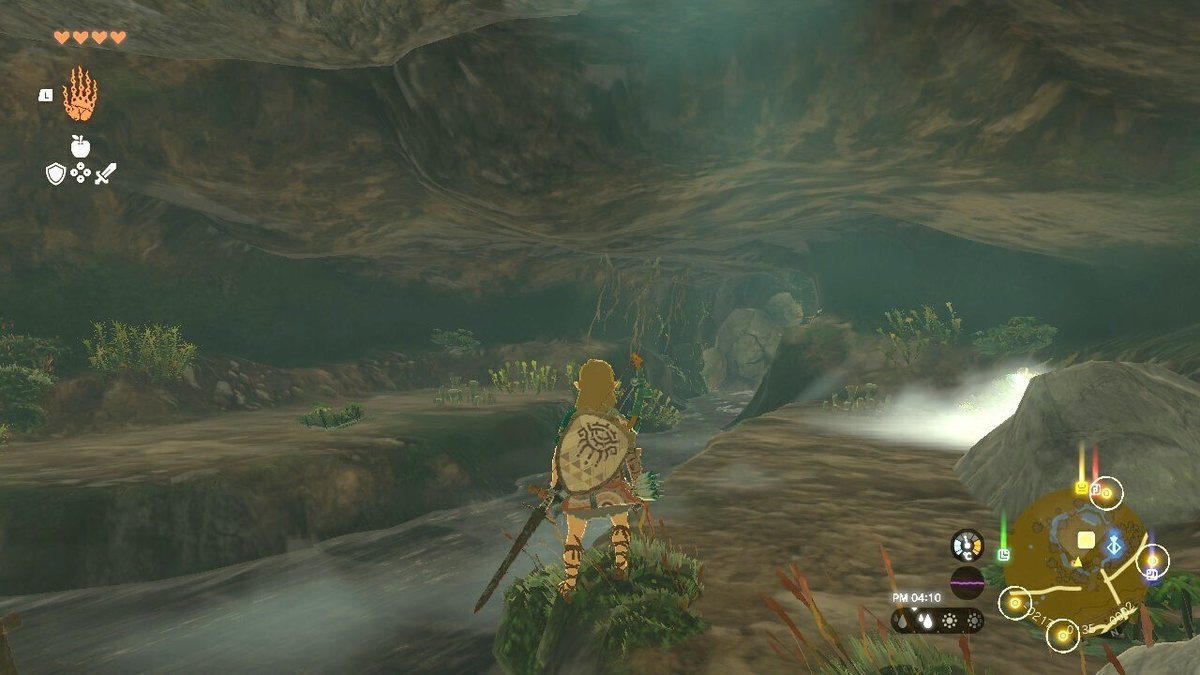Open the sword weapon quick-select icon
The height and width of the screenshot is (675, 1200).
pos(106,173)
